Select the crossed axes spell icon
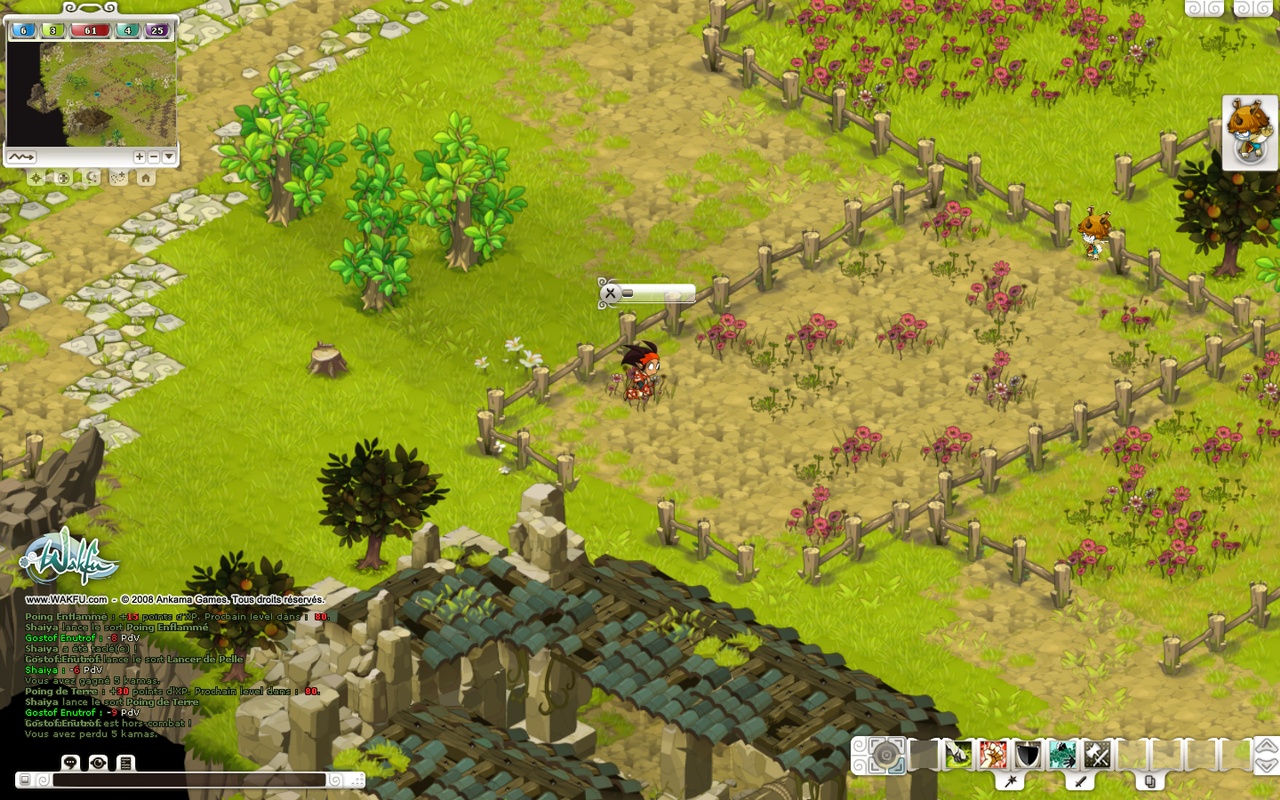 coord(1096,755)
